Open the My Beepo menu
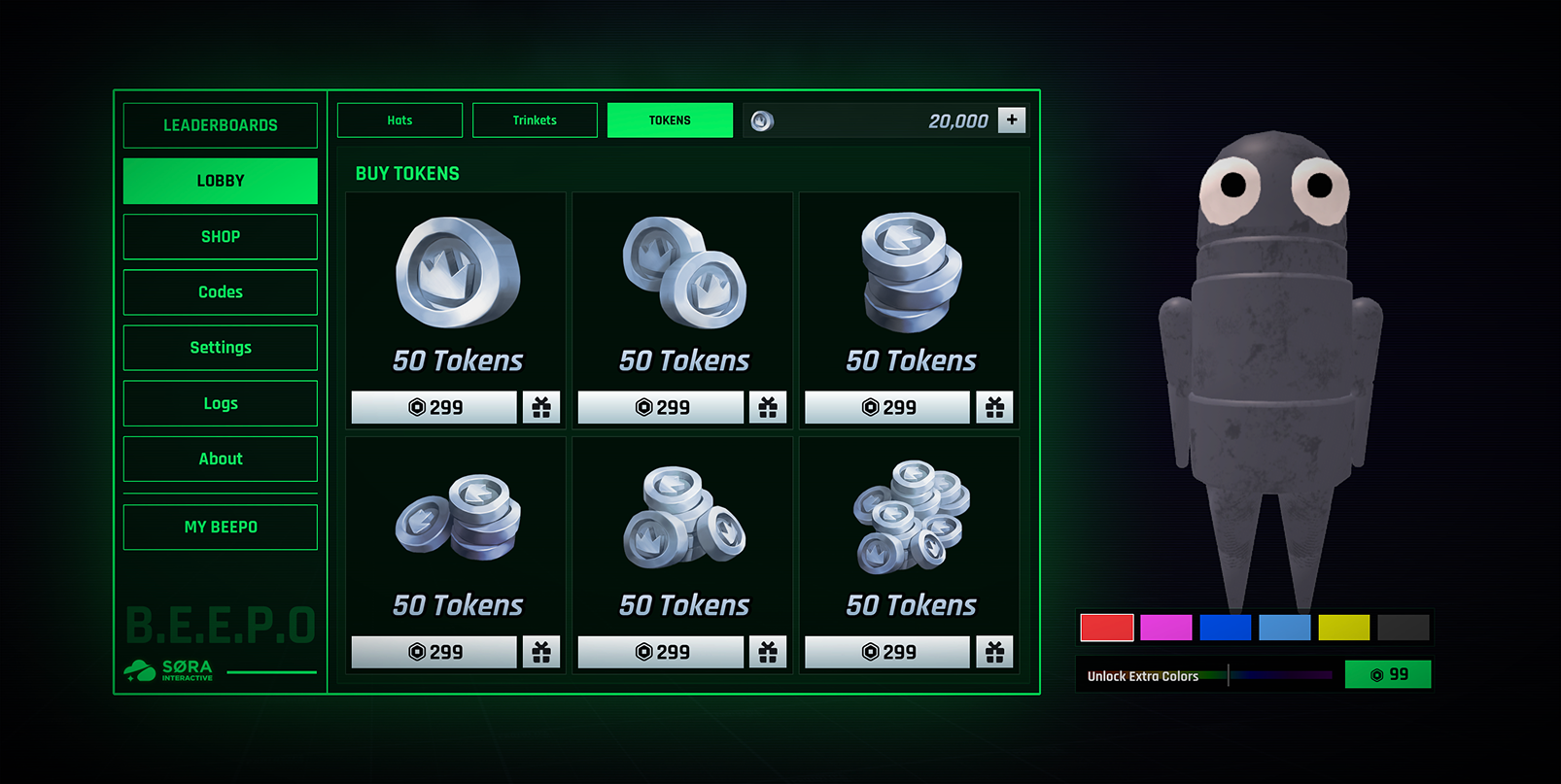The image size is (1561, 784). click(x=221, y=527)
